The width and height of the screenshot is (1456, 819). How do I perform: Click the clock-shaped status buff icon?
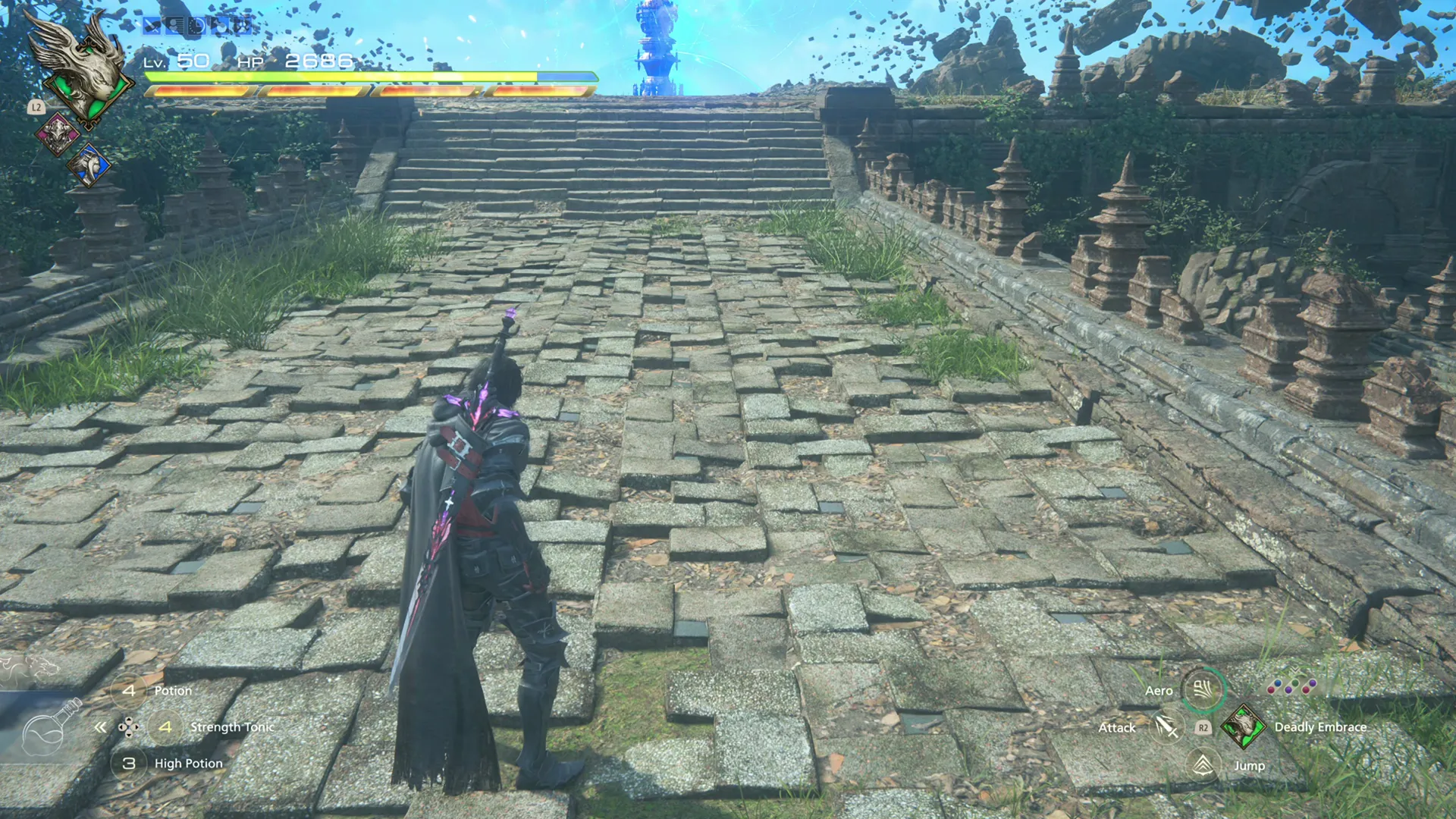tap(197, 26)
